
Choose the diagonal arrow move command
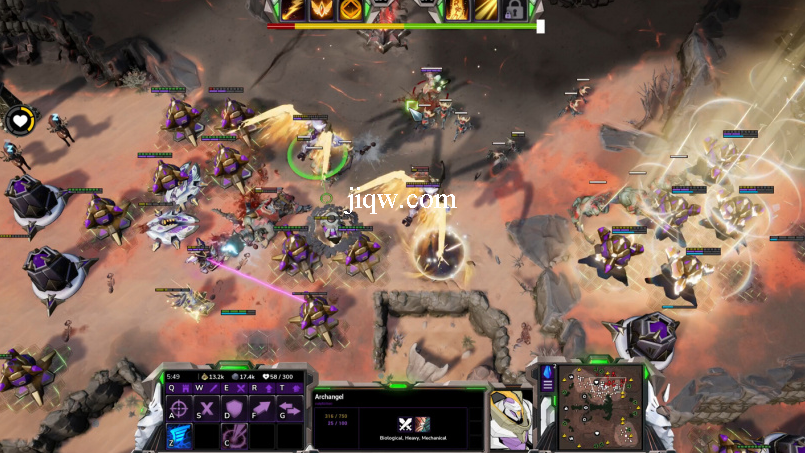[262, 408]
